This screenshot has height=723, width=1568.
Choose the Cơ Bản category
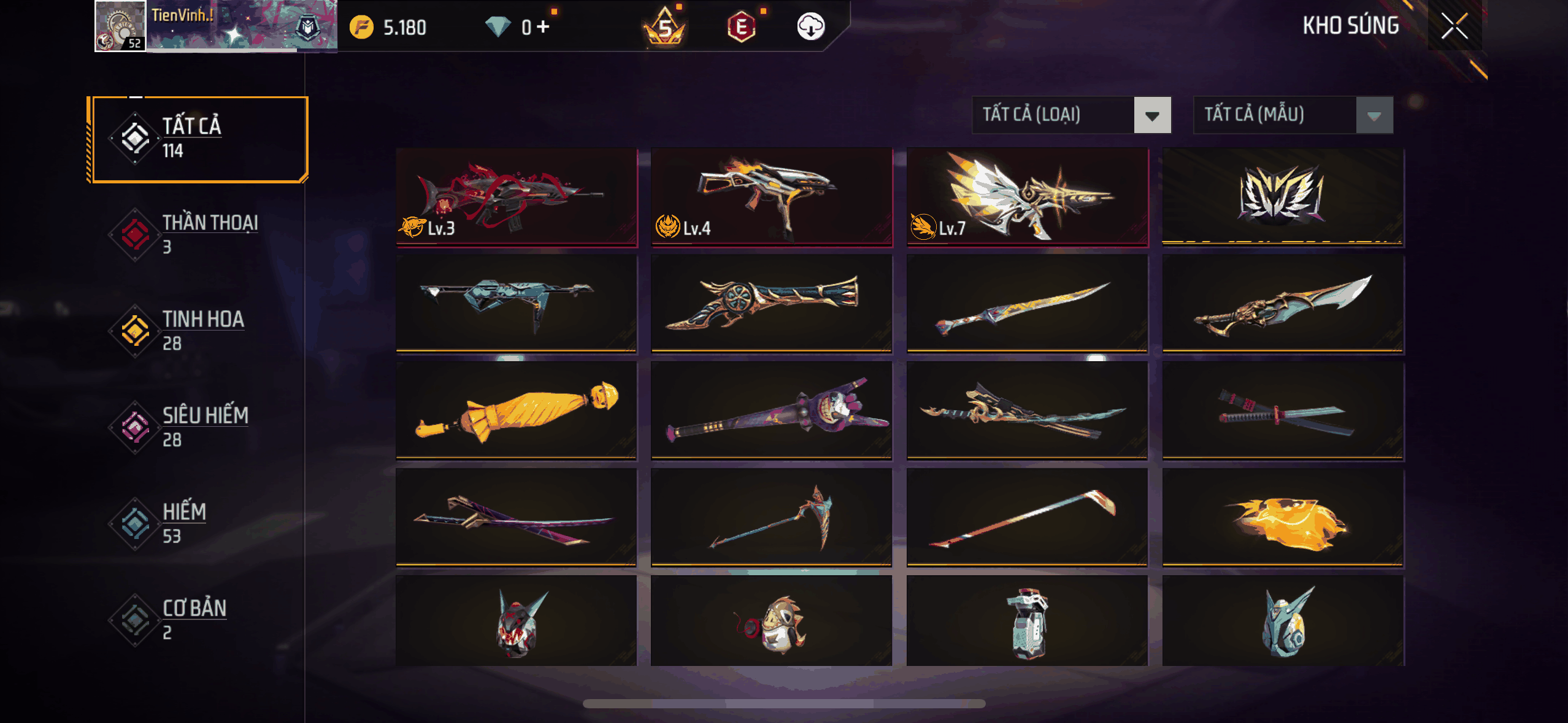pos(198,619)
